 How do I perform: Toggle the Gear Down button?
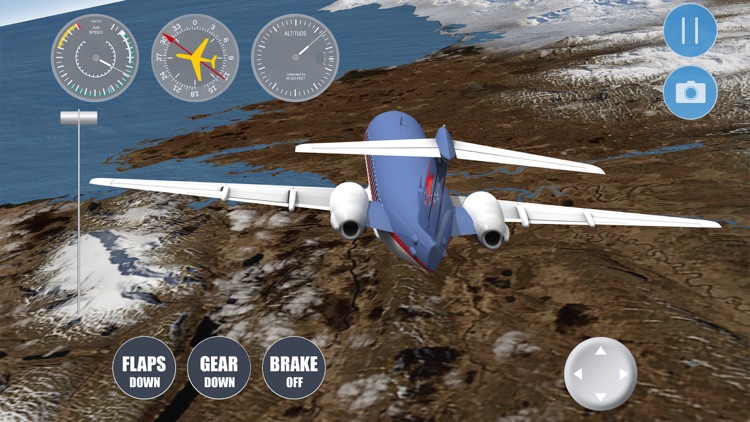219,368
